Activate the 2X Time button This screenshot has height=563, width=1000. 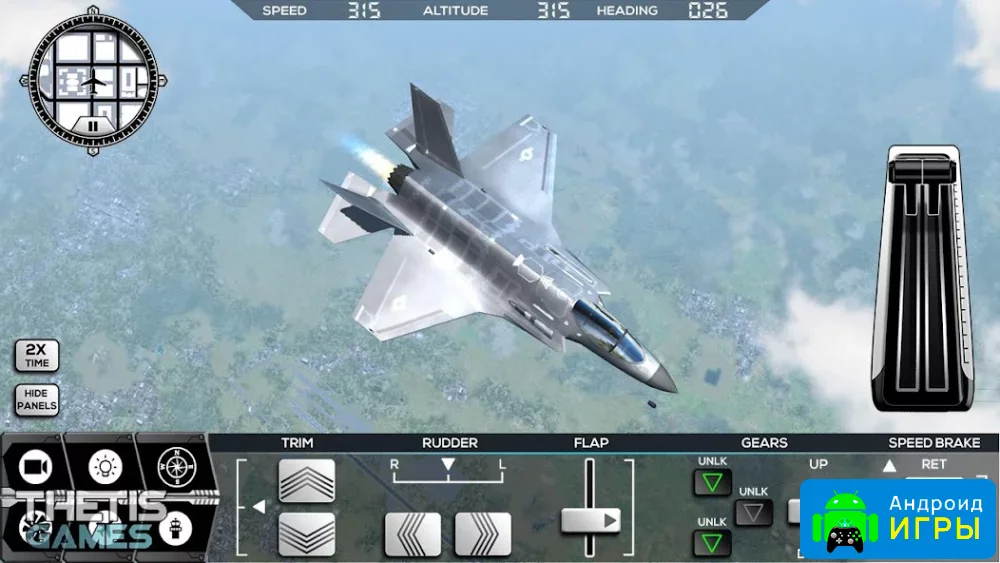[x=36, y=356]
